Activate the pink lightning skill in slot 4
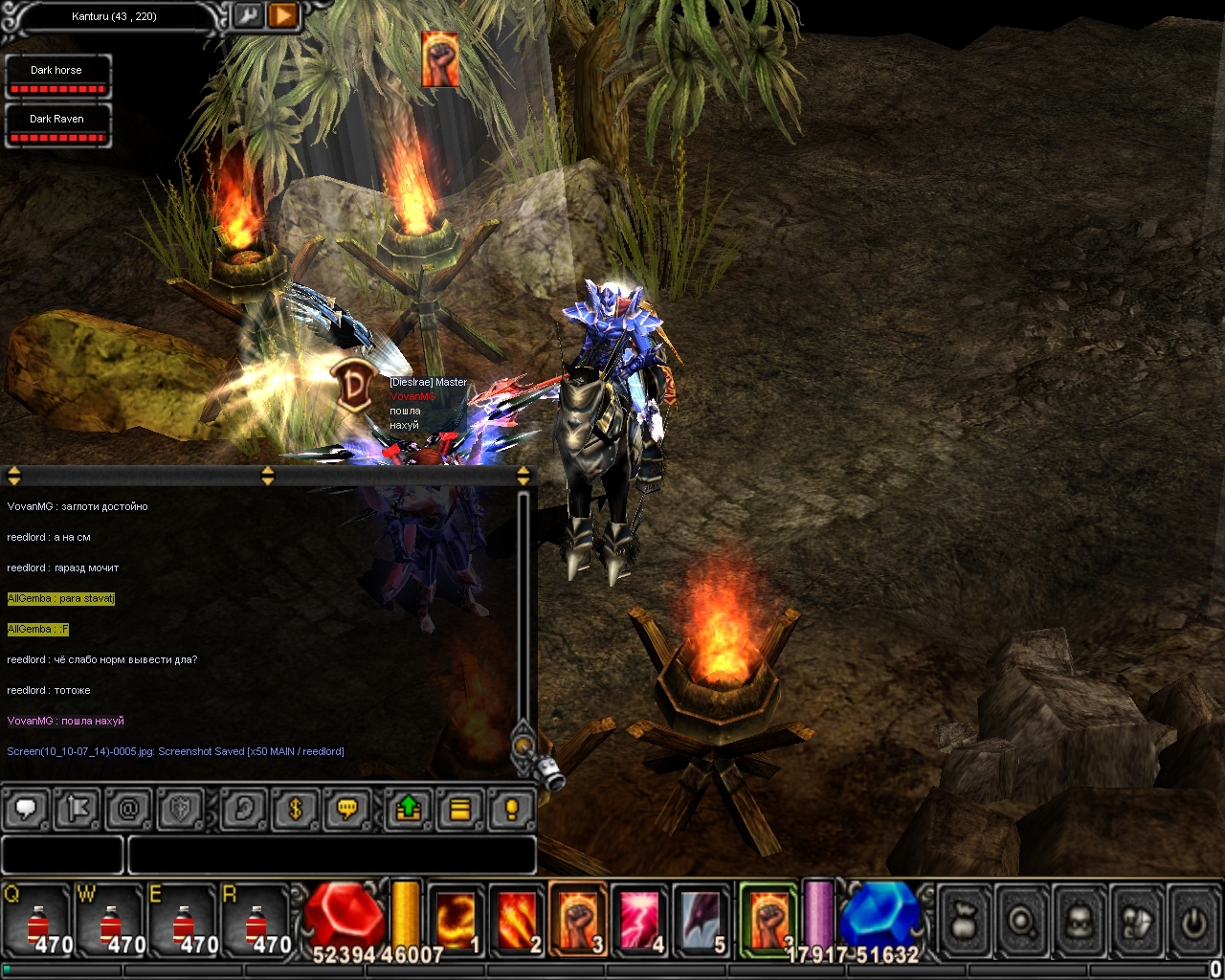The image size is (1225, 980). (x=639, y=921)
